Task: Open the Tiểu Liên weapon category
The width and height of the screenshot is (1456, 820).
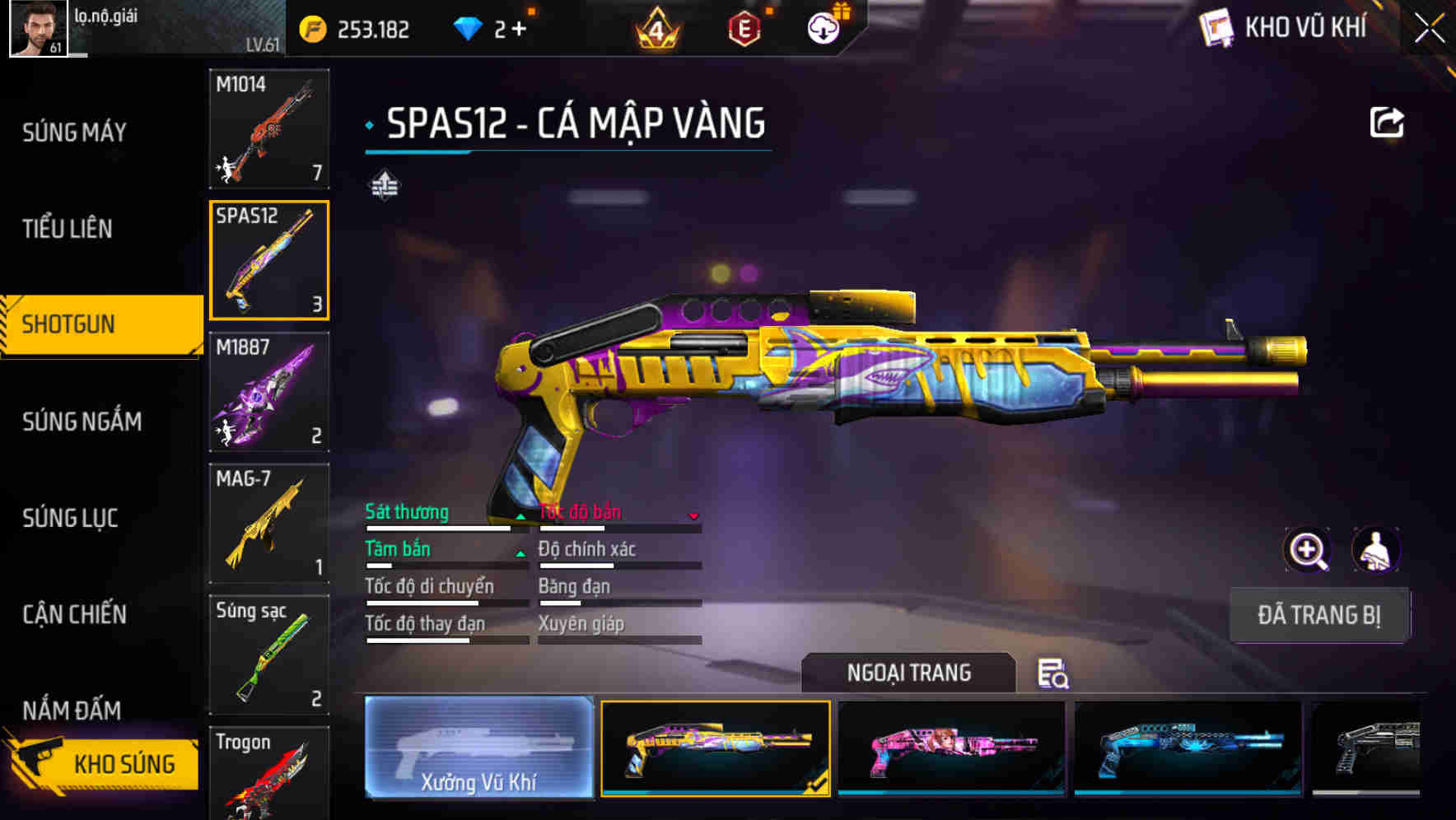Action: 68,228
